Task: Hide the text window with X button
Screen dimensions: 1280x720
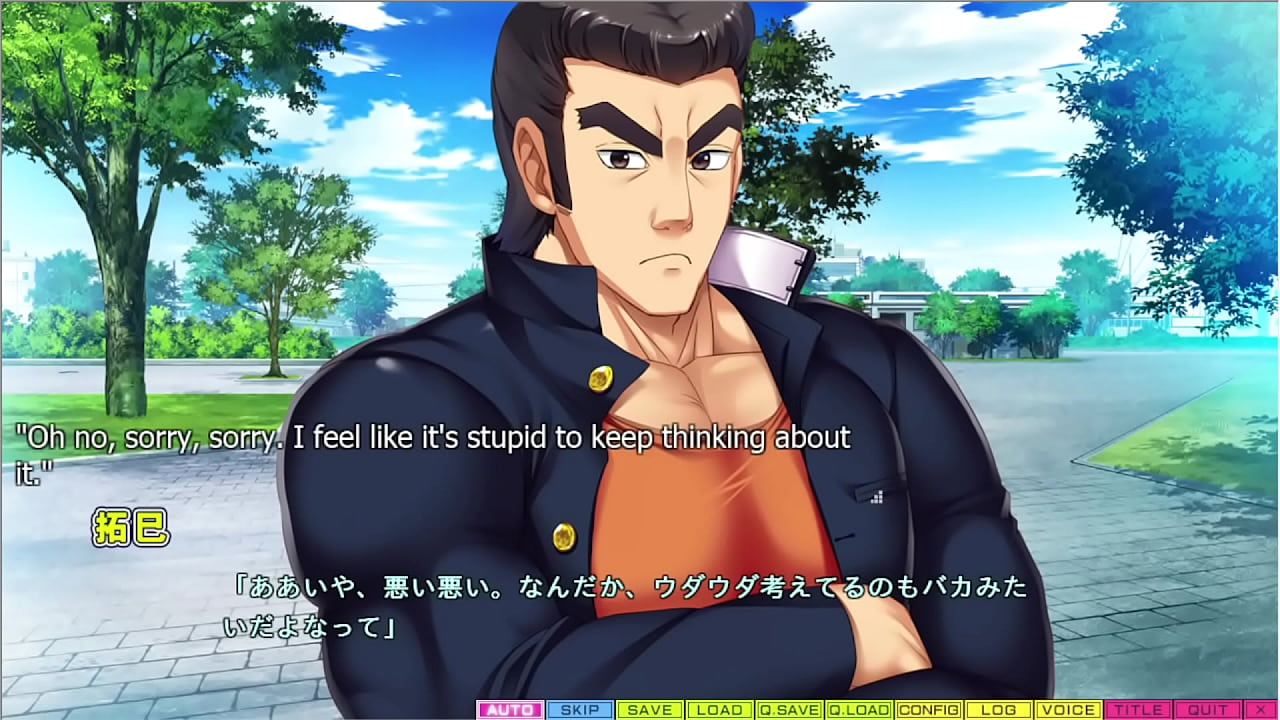Action: (1259, 710)
